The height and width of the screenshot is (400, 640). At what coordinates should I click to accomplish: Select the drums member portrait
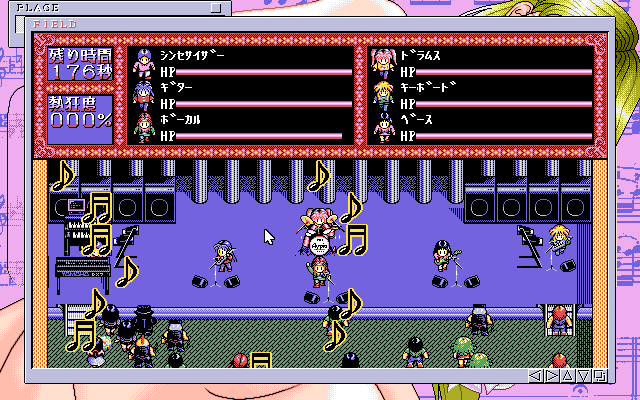(x=381, y=62)
